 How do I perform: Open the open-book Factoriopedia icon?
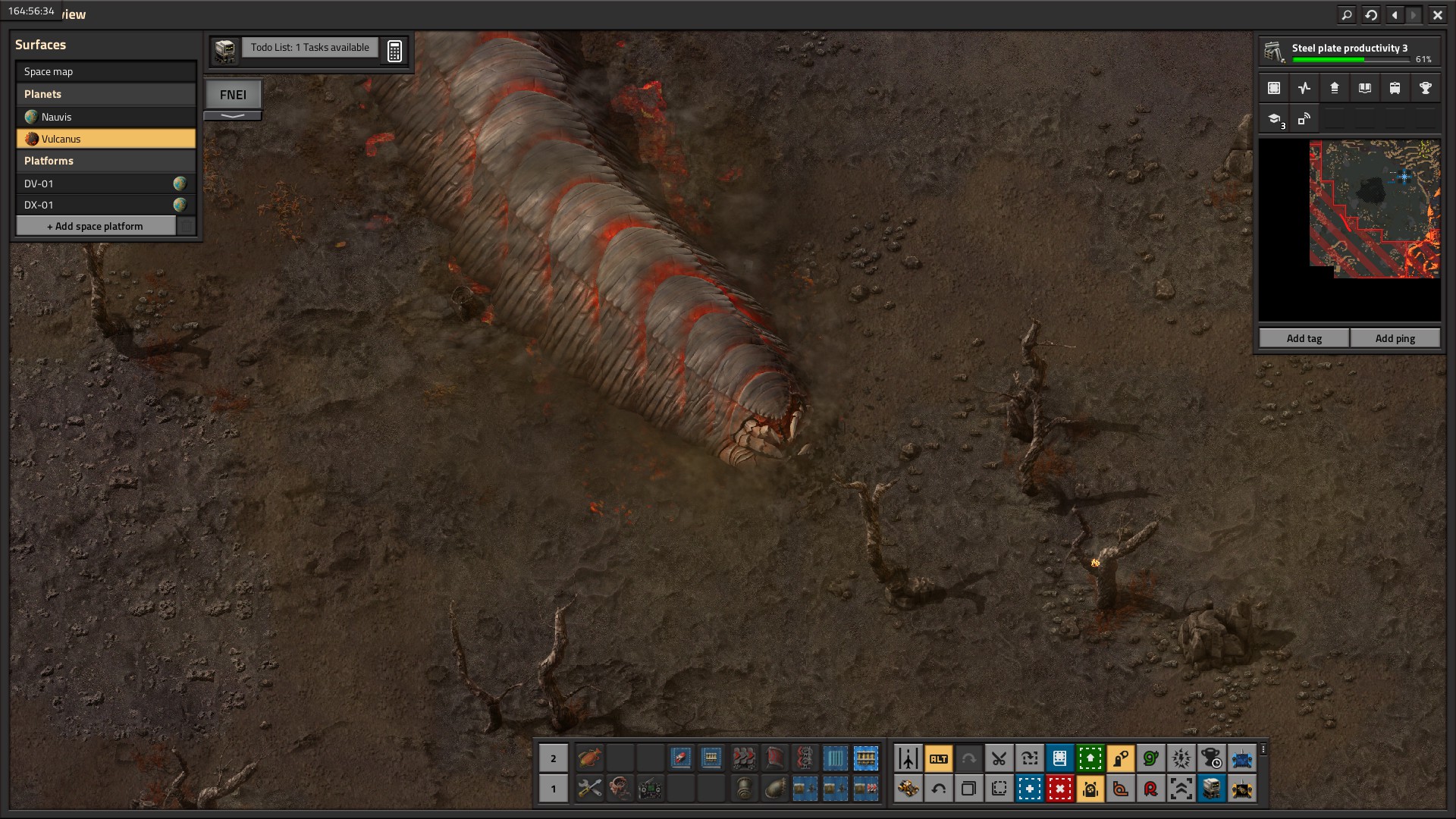(x=1364, y=88)
